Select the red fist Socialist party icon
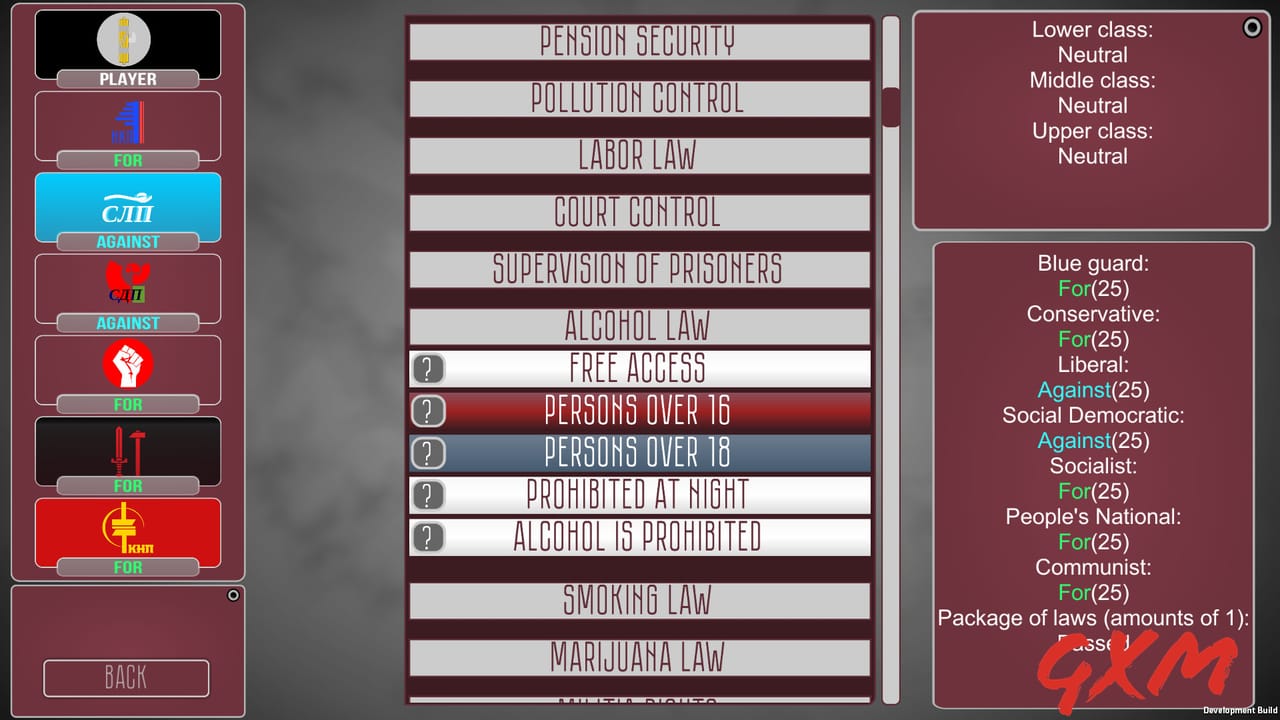This screenshot has height=720, width=1280. click(127, 368)
